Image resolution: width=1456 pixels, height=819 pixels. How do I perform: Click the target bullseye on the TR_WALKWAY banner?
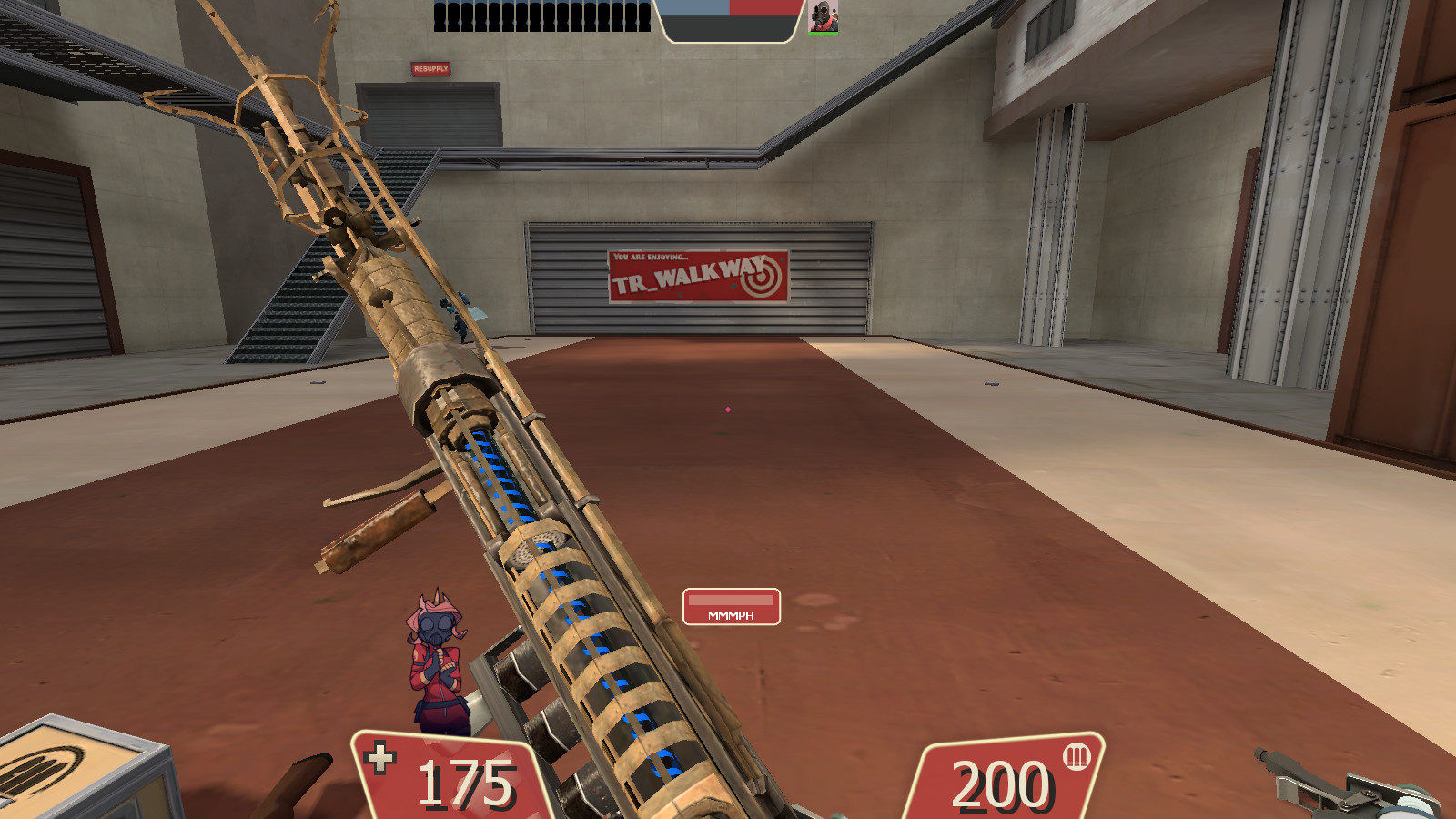point(763,278)
